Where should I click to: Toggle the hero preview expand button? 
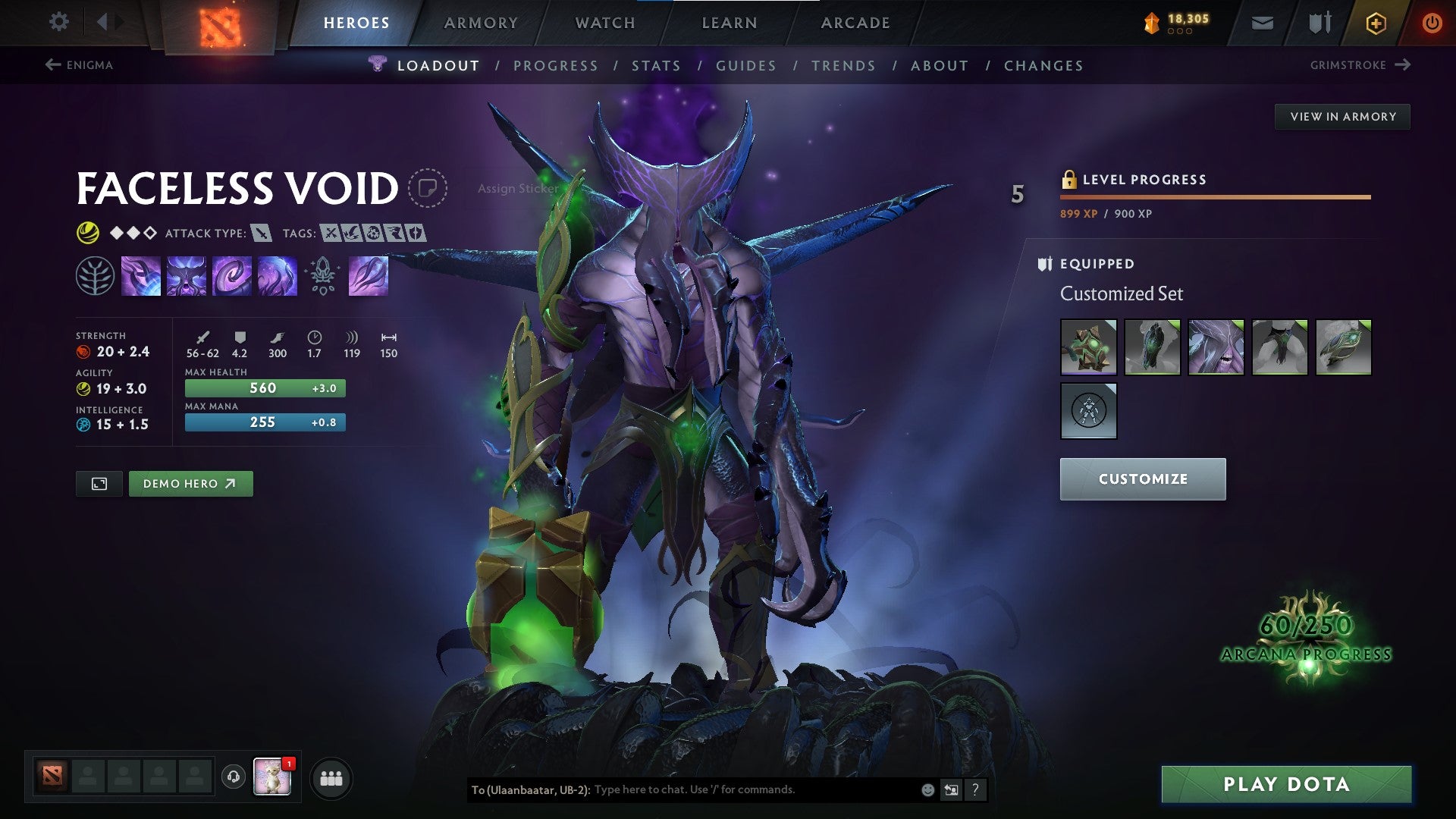pyautogui.click(x=100, y=483)
